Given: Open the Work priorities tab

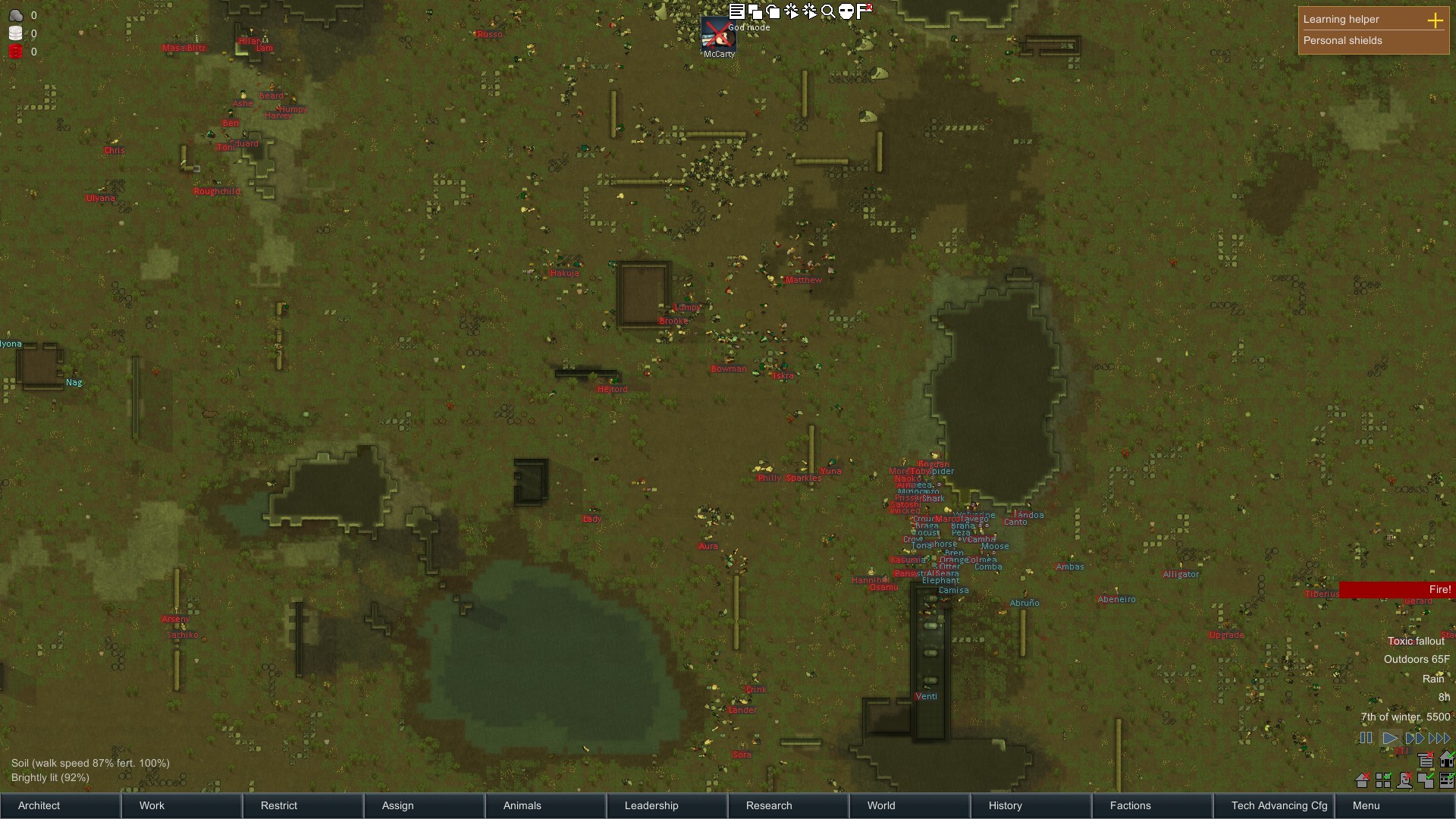Looking at the screenshot, I should 182,805.
